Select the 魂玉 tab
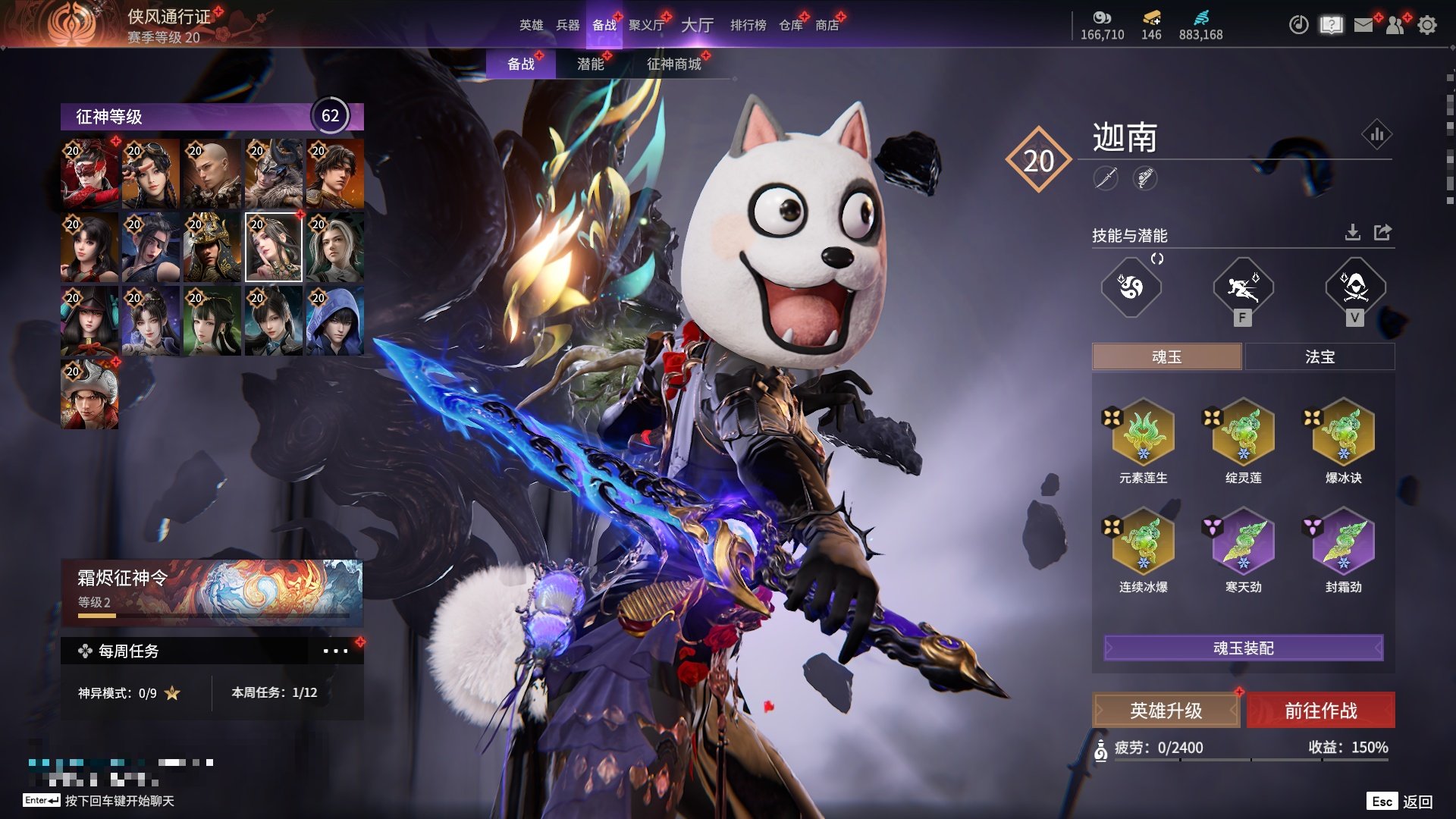Image resolution: width=1456 pixels, height=819 pixels. [1166, 356]
